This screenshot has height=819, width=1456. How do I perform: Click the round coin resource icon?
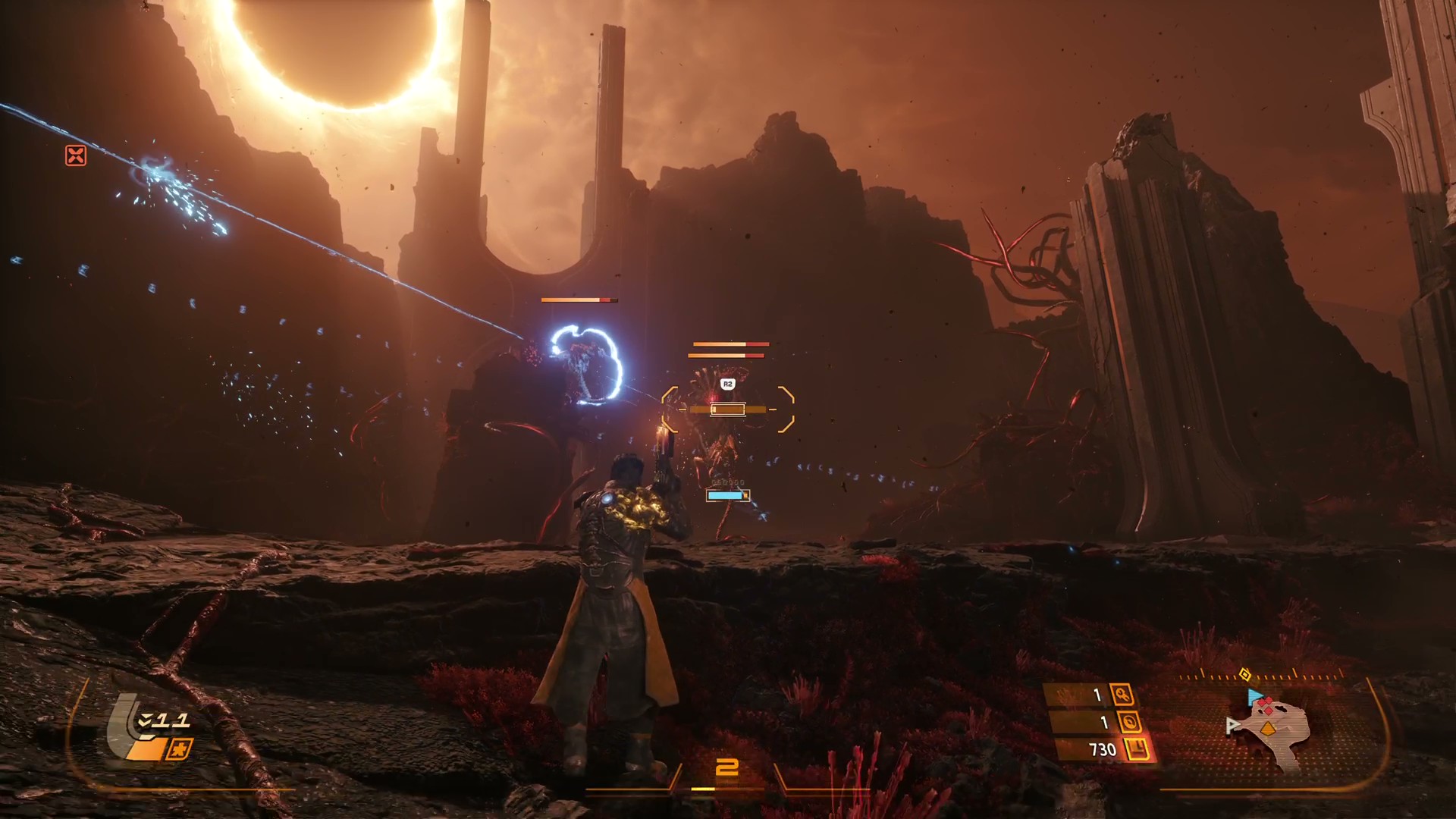coord(1127,721)
